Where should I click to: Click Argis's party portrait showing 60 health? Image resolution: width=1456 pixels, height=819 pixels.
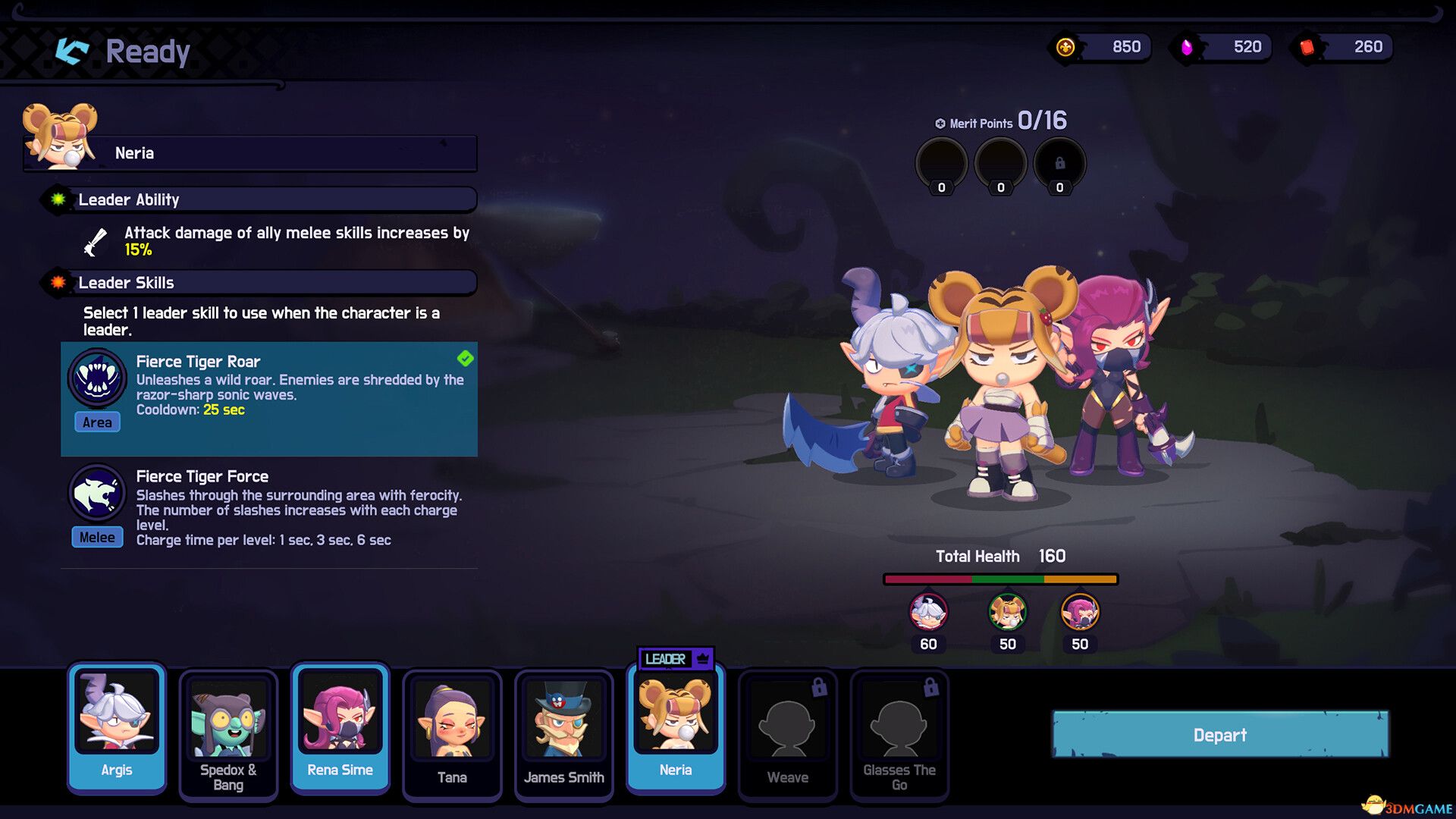click(x=928, y=613)
